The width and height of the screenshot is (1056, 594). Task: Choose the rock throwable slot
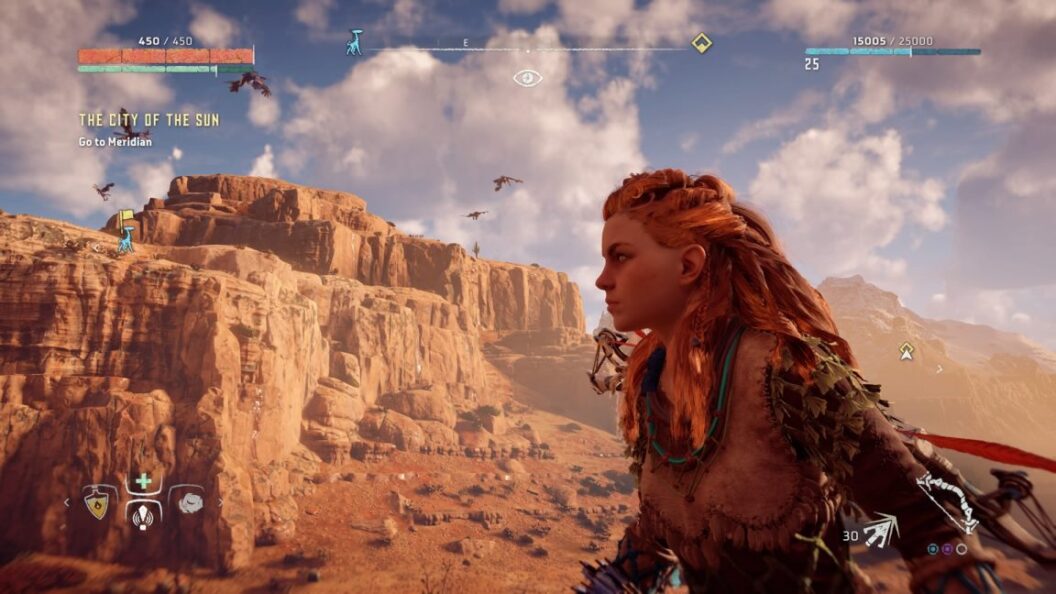pyautogui.click(x=189, y=504)
